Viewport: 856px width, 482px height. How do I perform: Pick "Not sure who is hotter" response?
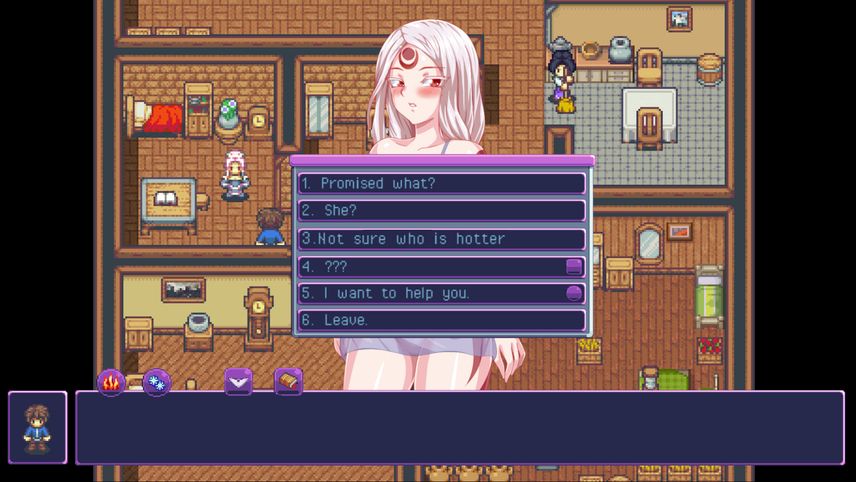(441, 239)
